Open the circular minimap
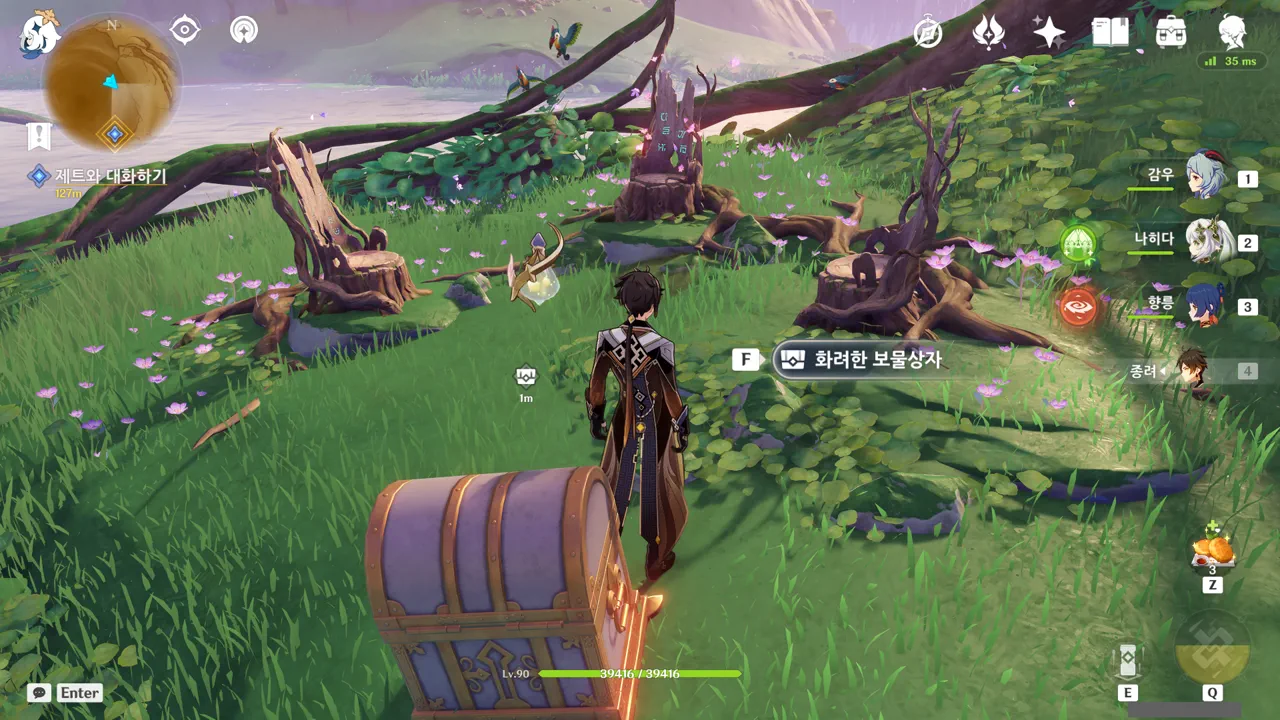1280x720 pixels. point(111,82)
